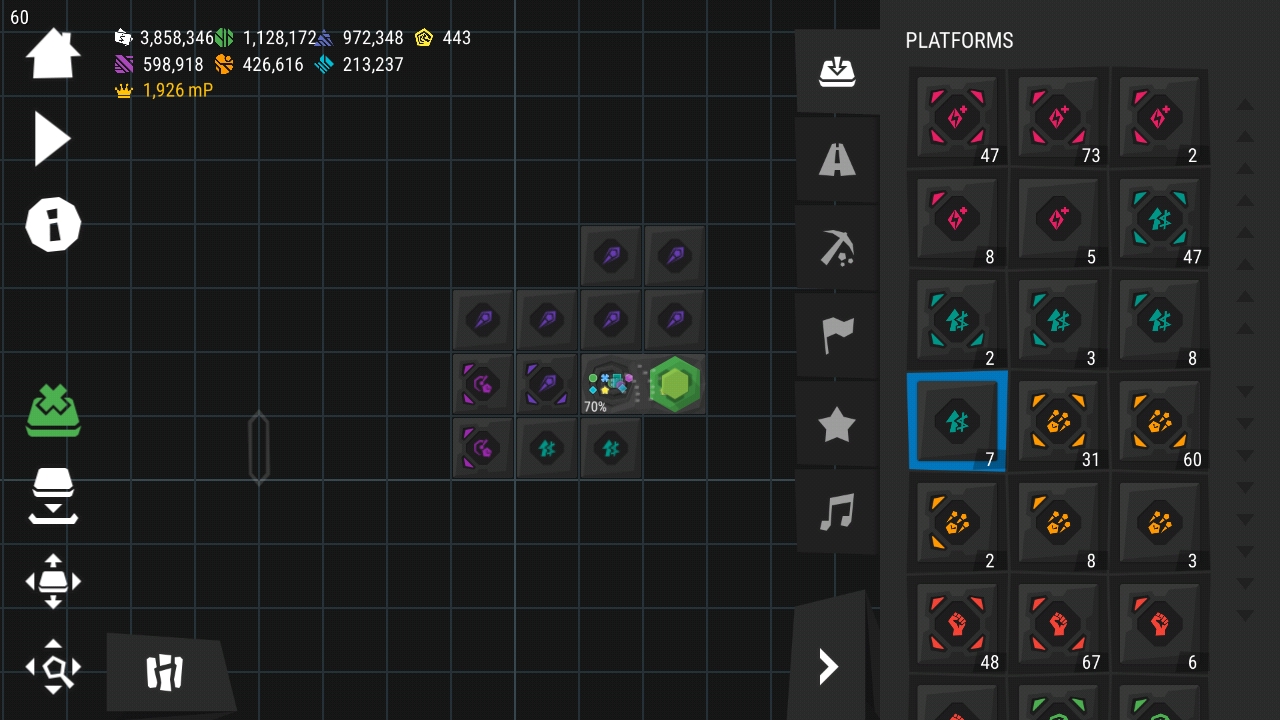Select the highlighted teal platform with count 7
This screenshot has width=1280, height=720.
point(957,422)
